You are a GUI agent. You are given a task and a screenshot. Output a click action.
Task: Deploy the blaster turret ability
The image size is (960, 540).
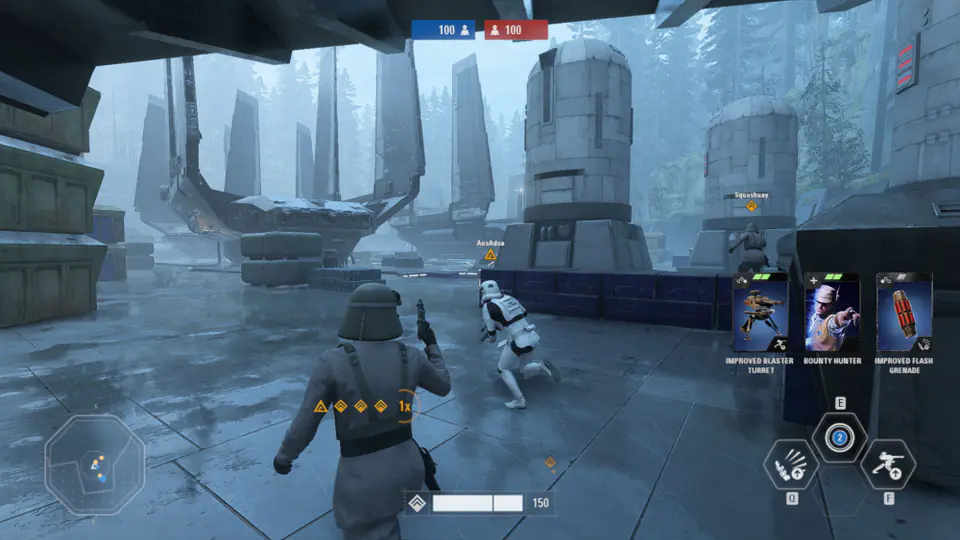point(888,465)
